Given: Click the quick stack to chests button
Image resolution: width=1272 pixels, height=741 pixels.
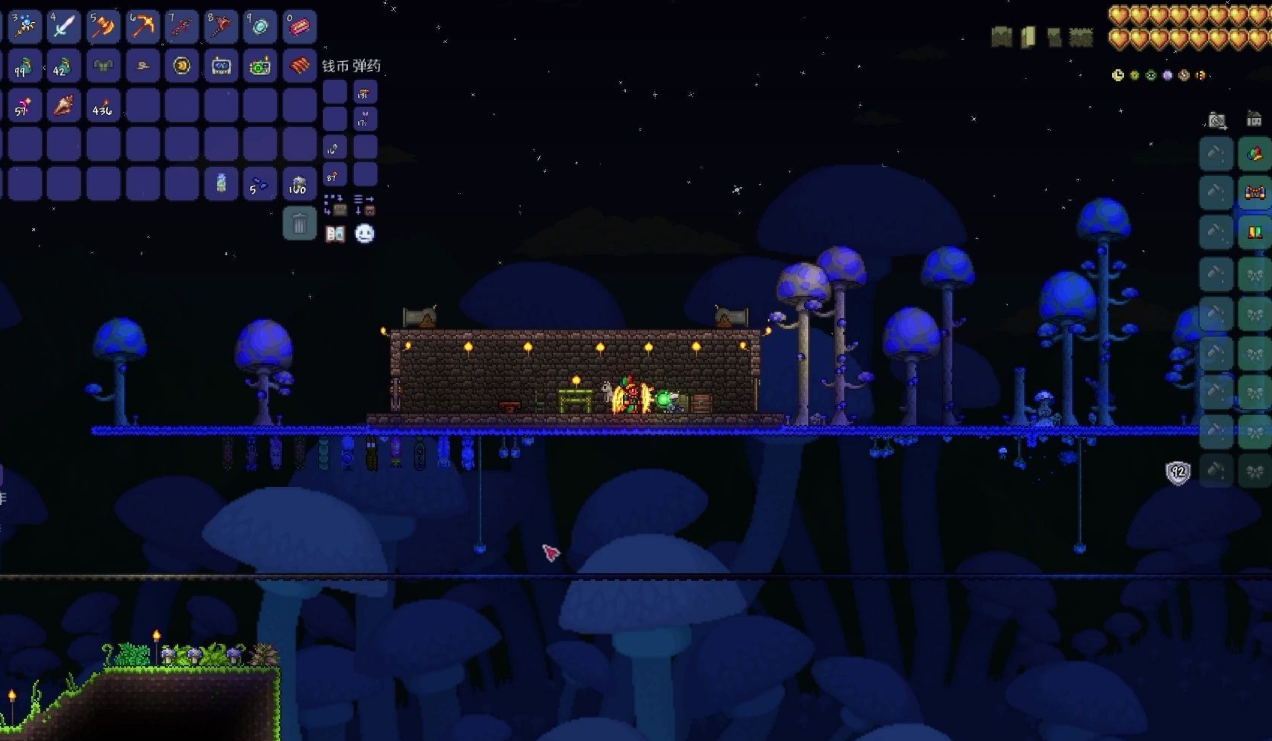Looking at the screenshot, I should (x=335, y=205).
